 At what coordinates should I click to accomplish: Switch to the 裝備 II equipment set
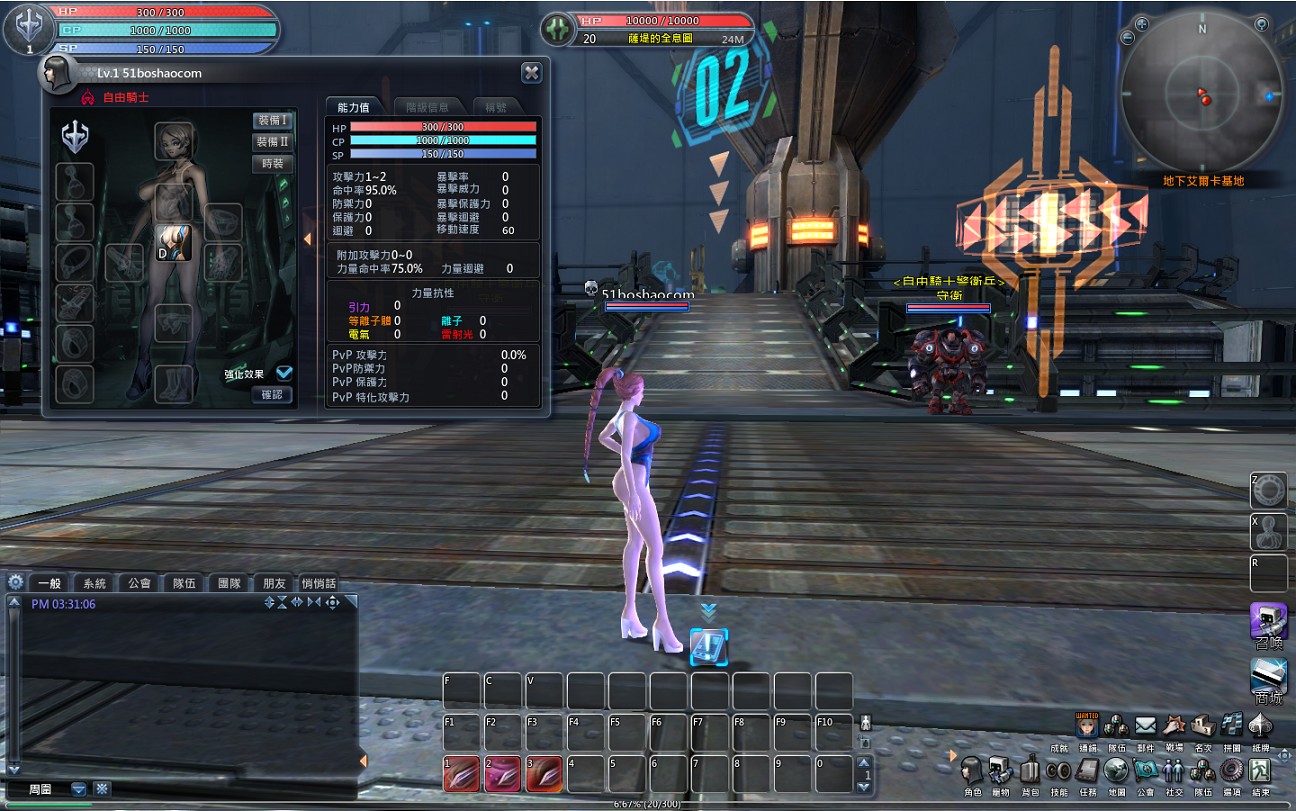[x=272, y=142]
